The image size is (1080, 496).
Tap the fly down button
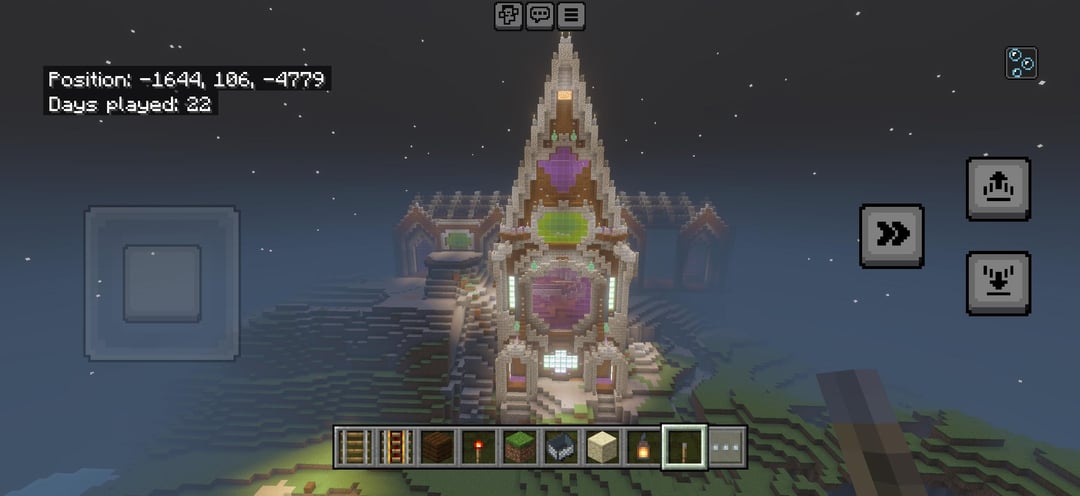pyautogui.click(x=997, y=282)
